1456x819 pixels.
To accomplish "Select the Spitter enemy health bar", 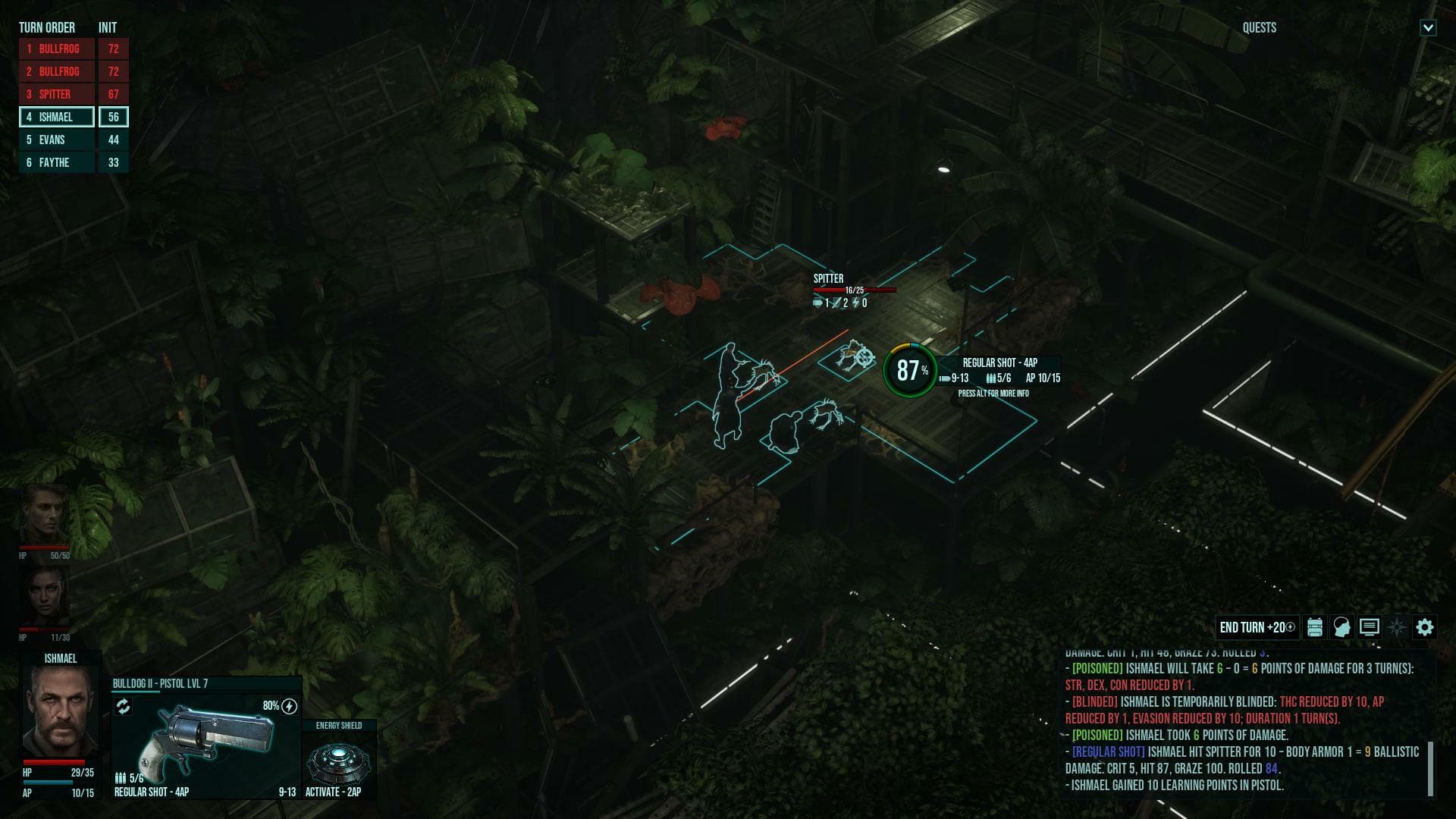I will click(x=855, y=289).
